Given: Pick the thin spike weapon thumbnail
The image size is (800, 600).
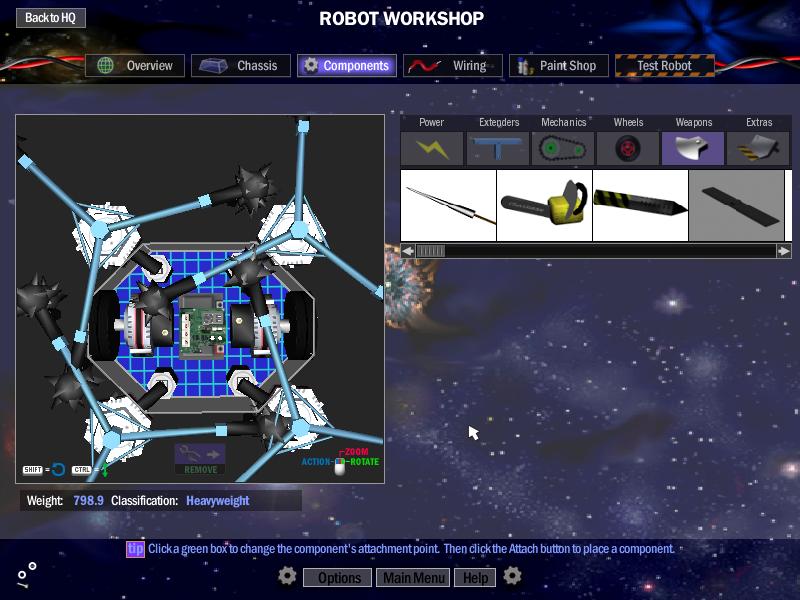Looking at the screenshot, I should click(448, 206).
